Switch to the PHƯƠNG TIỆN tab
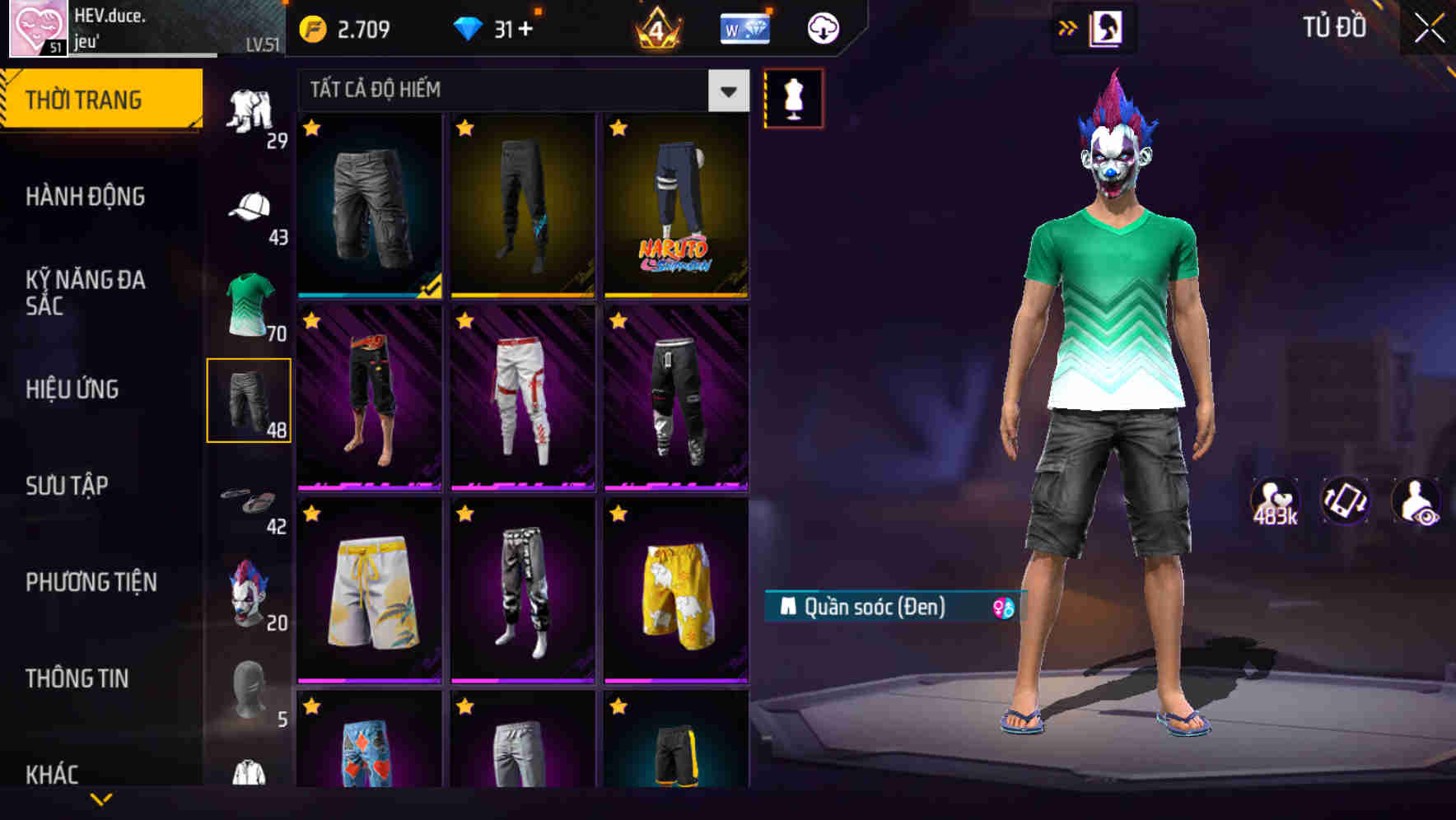 pos(91,581)
